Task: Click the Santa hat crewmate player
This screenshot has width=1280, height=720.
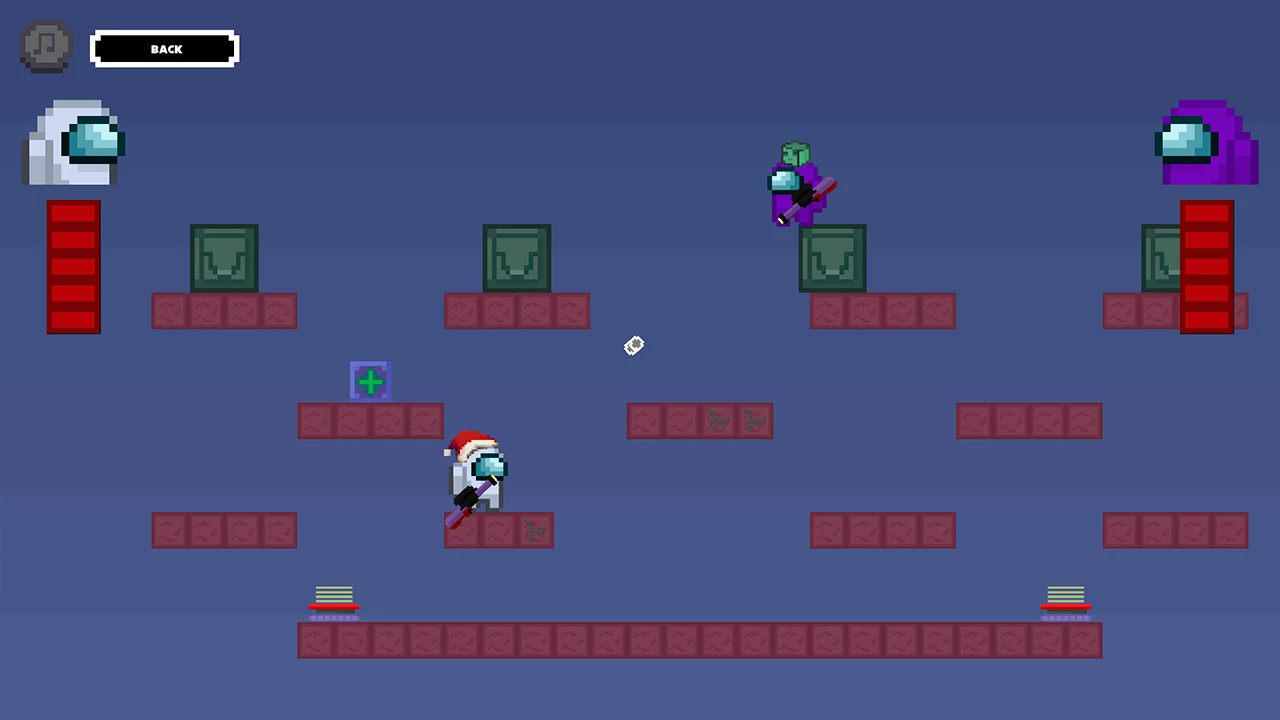Action: tap(478, 470)
